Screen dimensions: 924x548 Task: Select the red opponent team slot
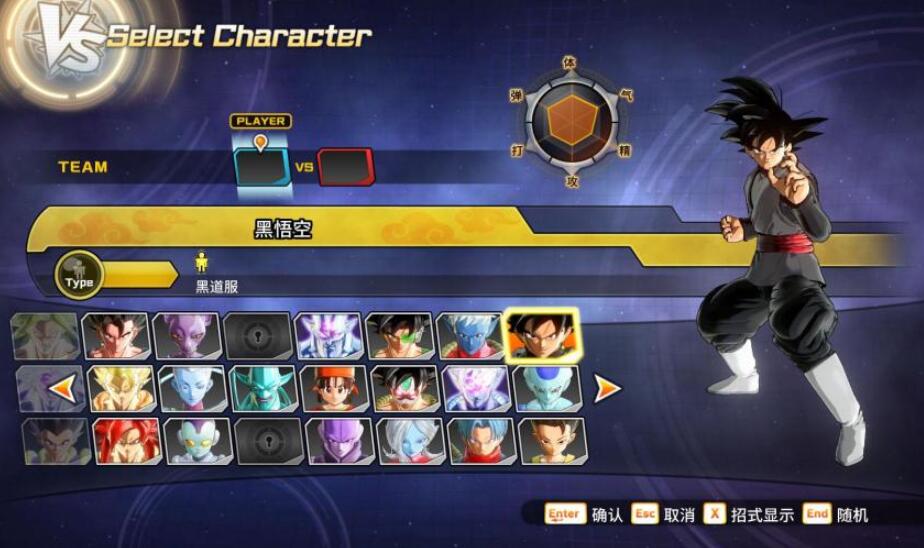(x=345, y=167)
